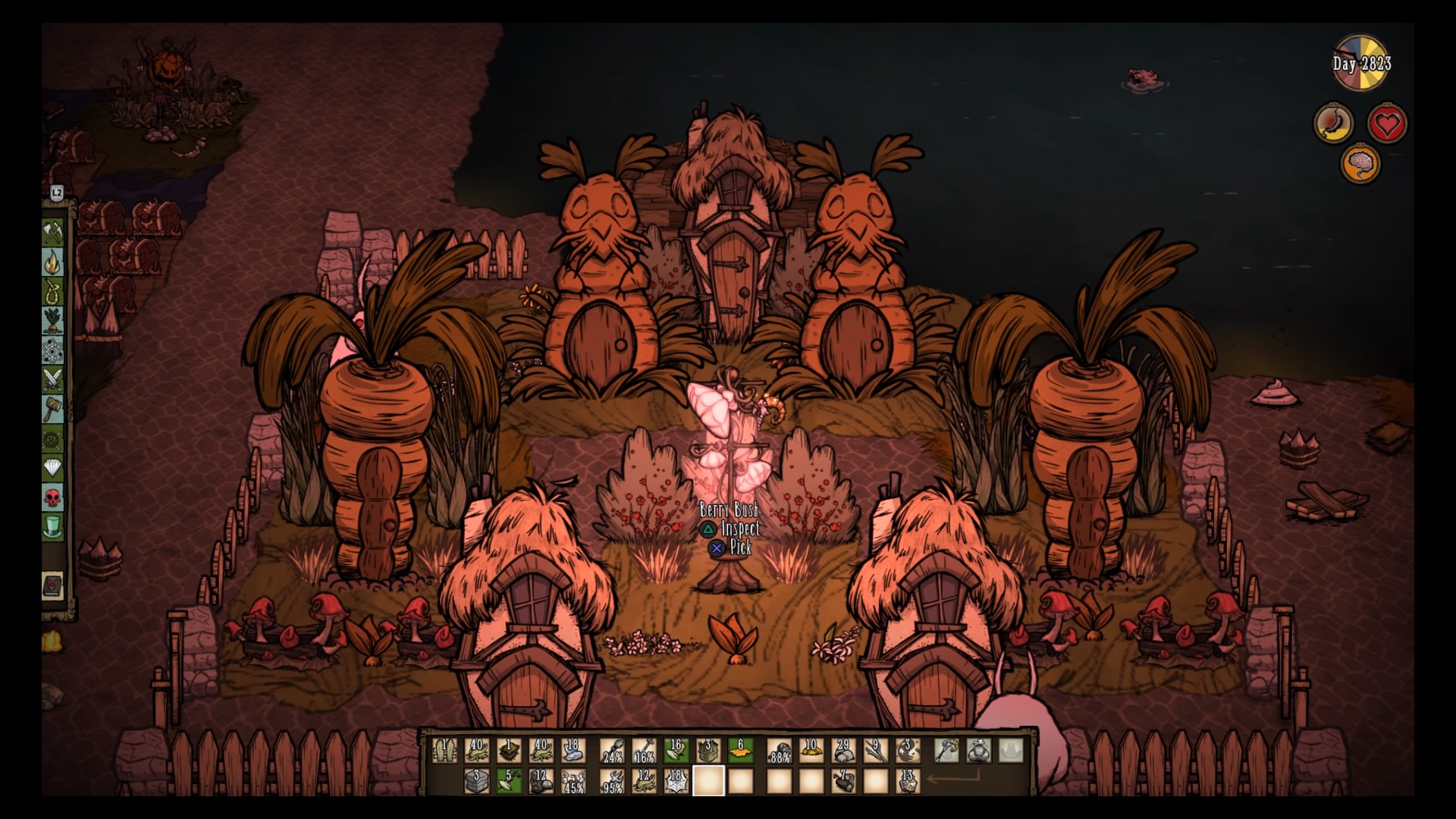This screenshot has width=1456, height=819.
Task: Choose the stack of 7 logs
Action: click(x=843, y=780)
